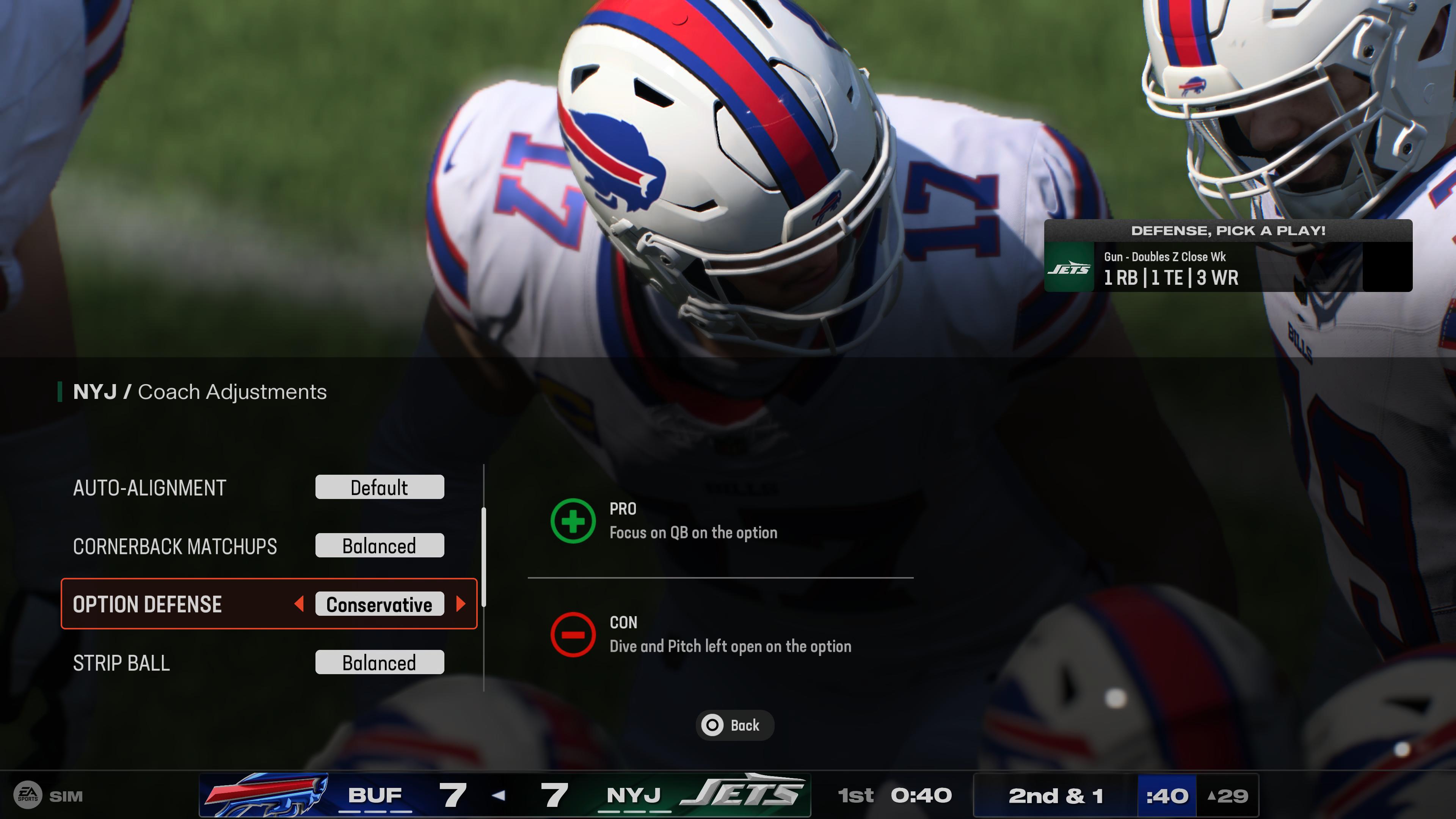
Task: Open the Cornerback Matchups Balanced selector
Action: coord(379,546)
